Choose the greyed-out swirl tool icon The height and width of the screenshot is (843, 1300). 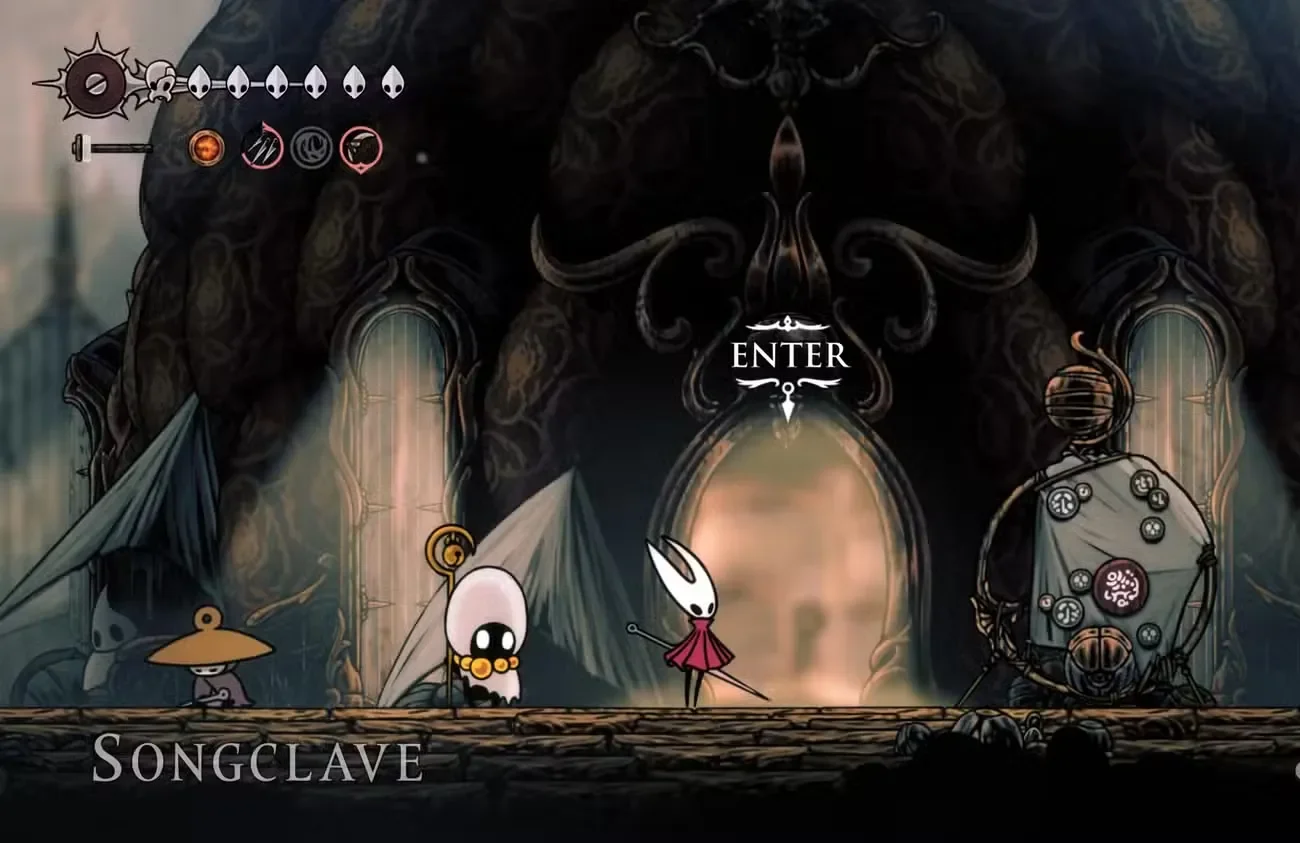point(311,149)
